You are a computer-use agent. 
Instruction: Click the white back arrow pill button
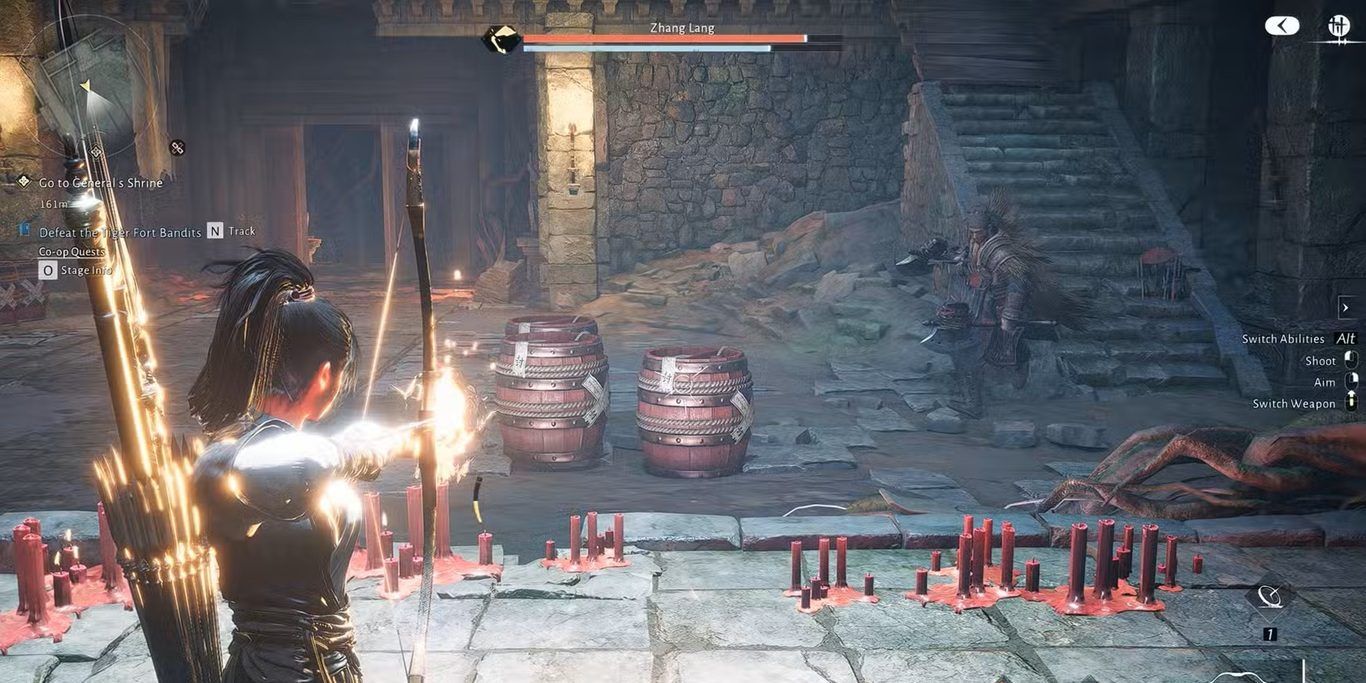[x=1282, y=26]
